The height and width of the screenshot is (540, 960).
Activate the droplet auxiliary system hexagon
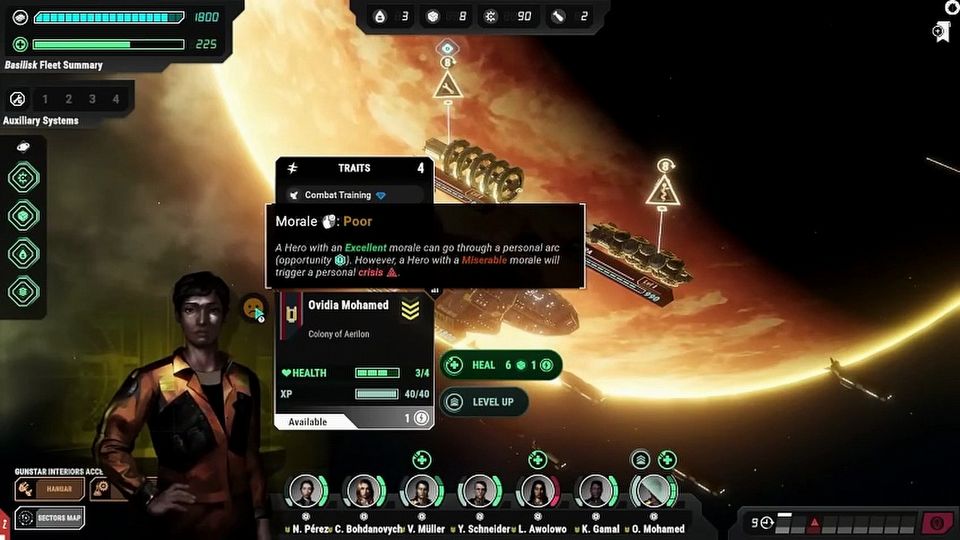(24, 254)
